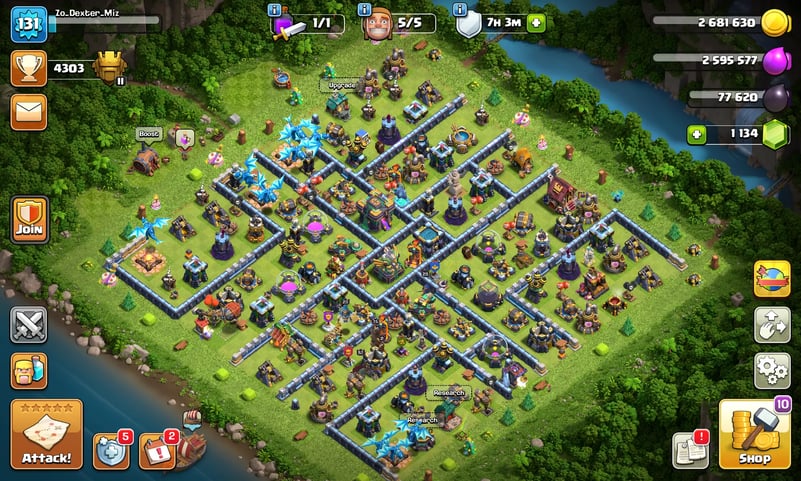Open the layout editor hand-and-arrows button
The width and height of the screenshot is (801, 481).
[x=771, y=325]
